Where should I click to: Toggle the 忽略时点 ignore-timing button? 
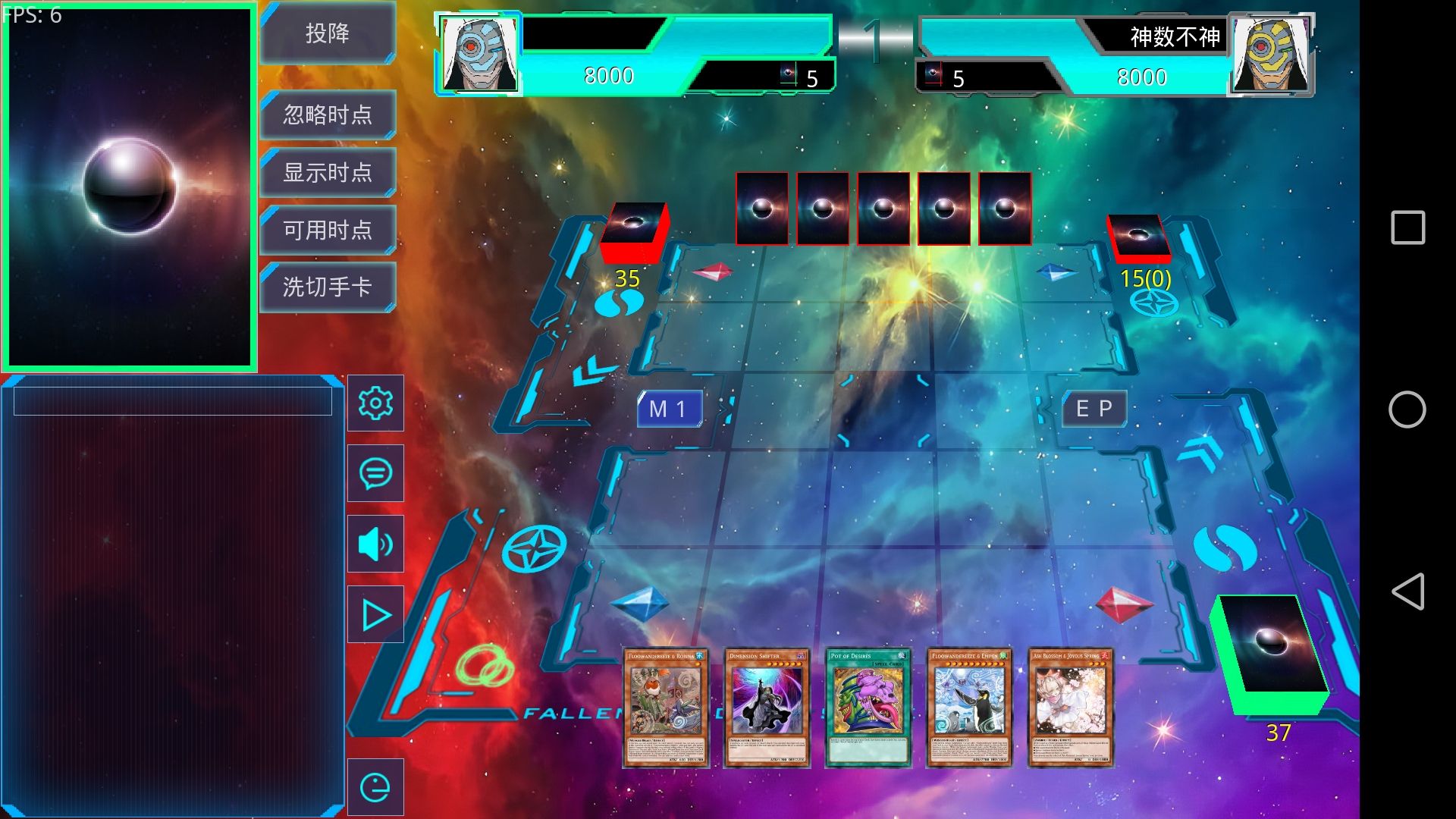(x=328, y=115)
